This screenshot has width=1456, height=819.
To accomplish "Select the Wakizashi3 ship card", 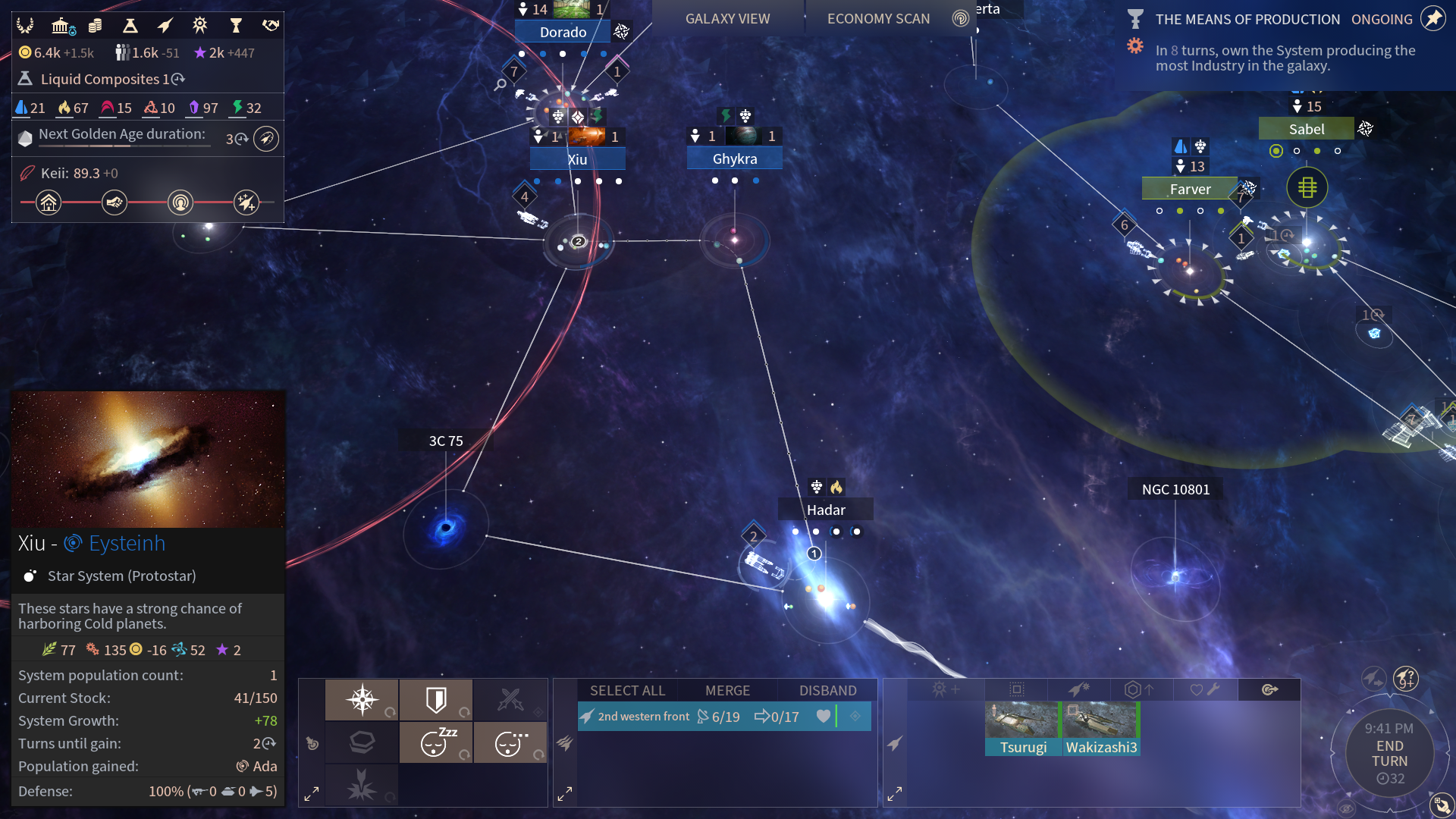I will (1101, 728).
